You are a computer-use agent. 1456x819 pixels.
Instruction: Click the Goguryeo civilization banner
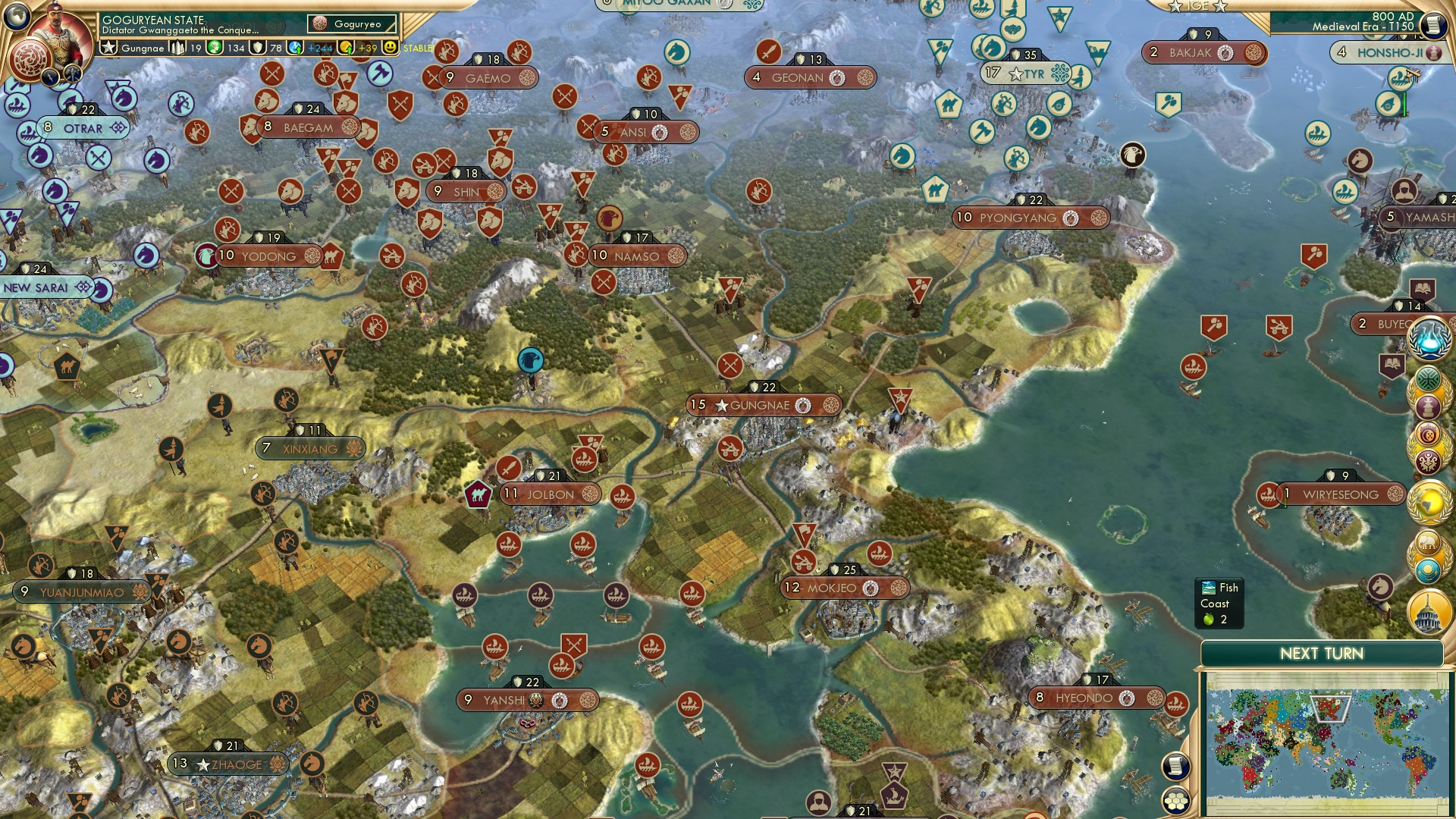coord(352,24)
